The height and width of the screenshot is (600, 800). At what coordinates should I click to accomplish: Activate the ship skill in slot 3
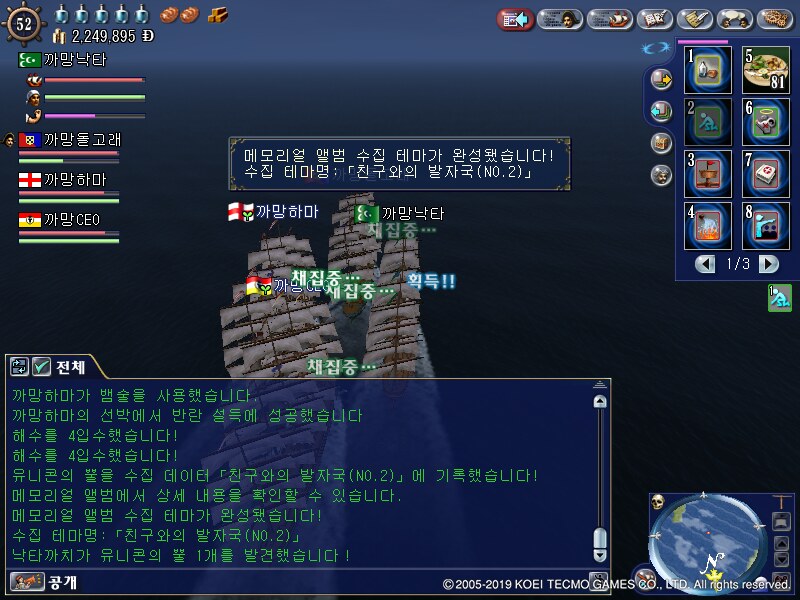pyautogui.click(x=708, y=173)
